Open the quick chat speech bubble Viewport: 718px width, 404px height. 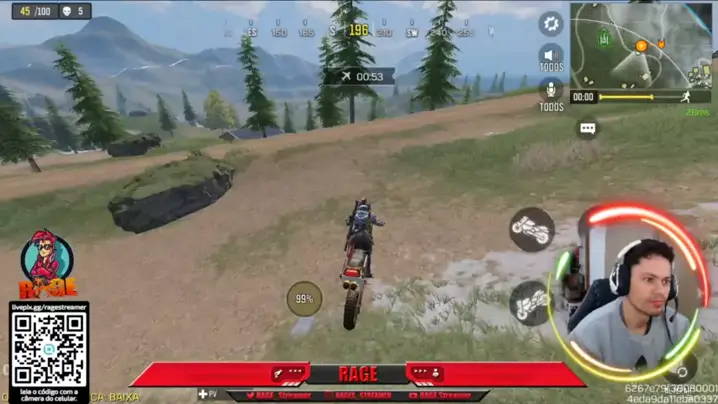coord(588,129)
